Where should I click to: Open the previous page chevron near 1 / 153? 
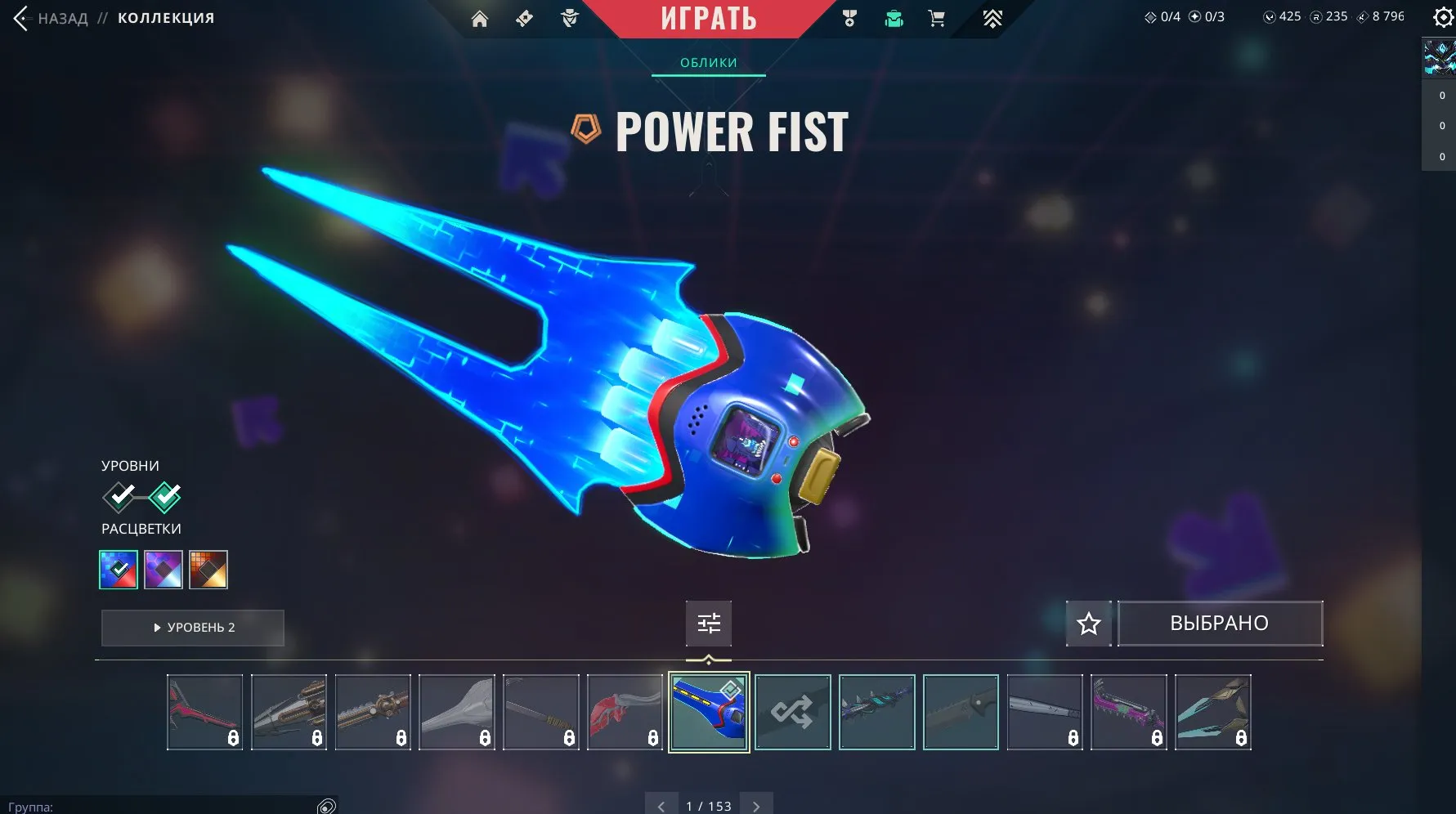661,805
